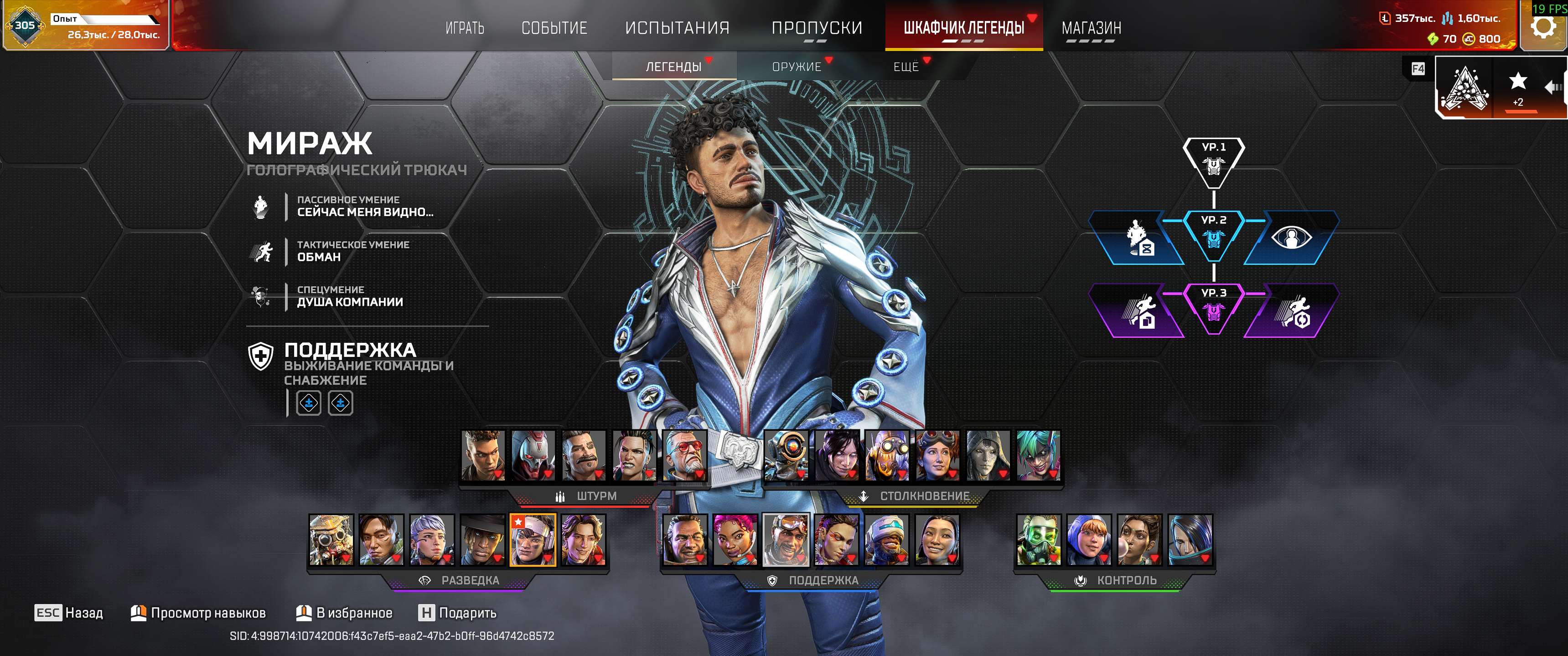This screenshot has width=1568, height=656.
Task: Choose the Подарить gift option
Action: click(457, 613)
